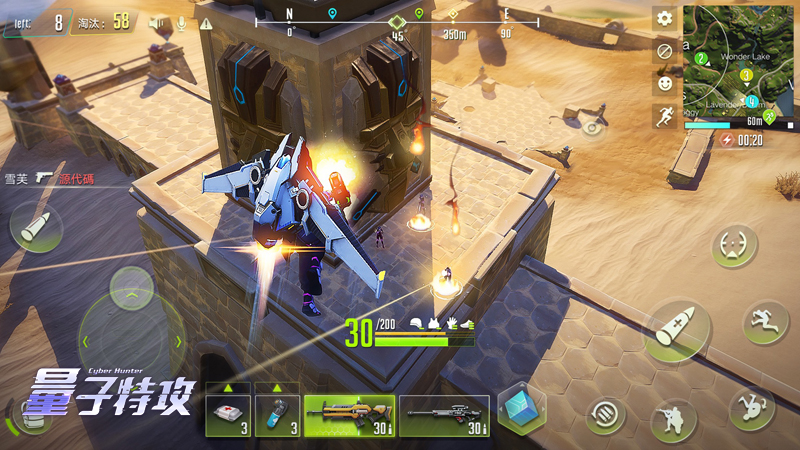Toggle the speaker sound icon

click(157, 22)
